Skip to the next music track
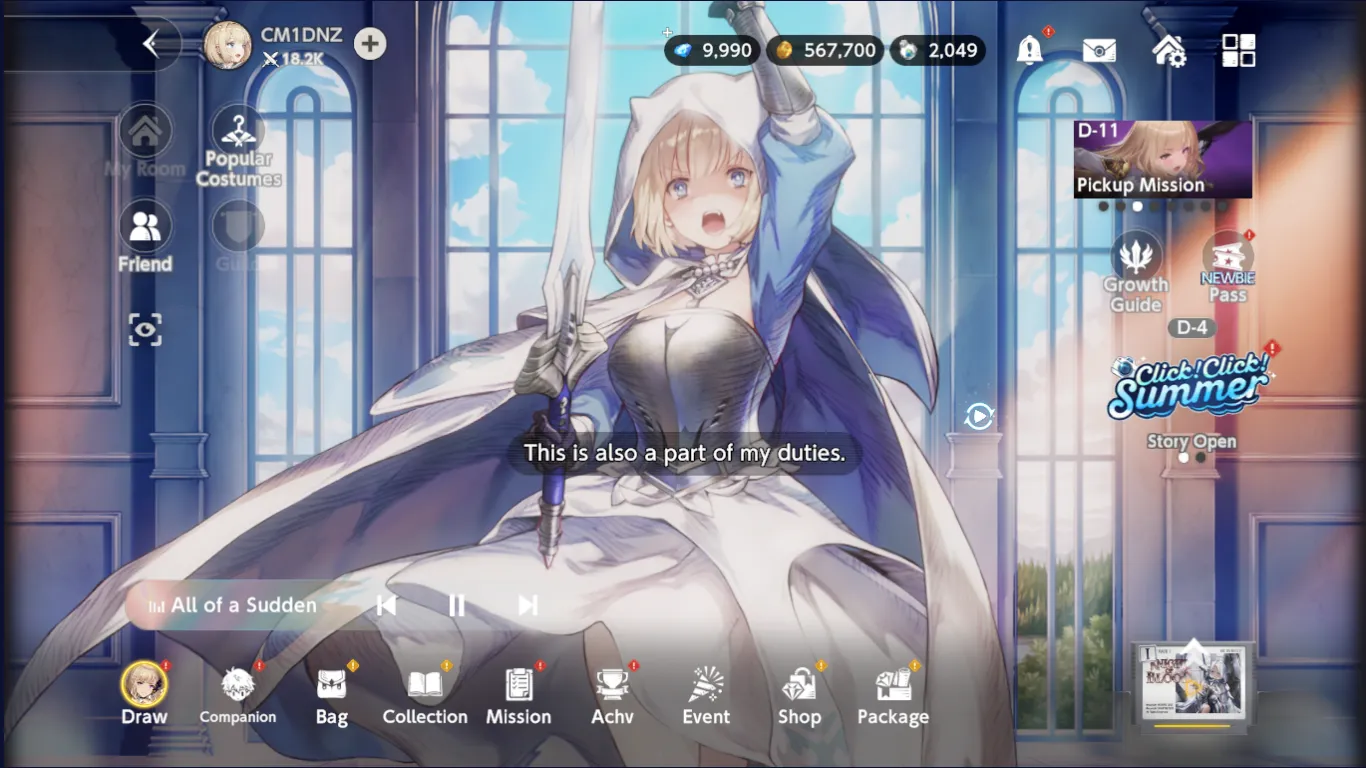The width and height of the screenshot is (1366, 768). 528,605
